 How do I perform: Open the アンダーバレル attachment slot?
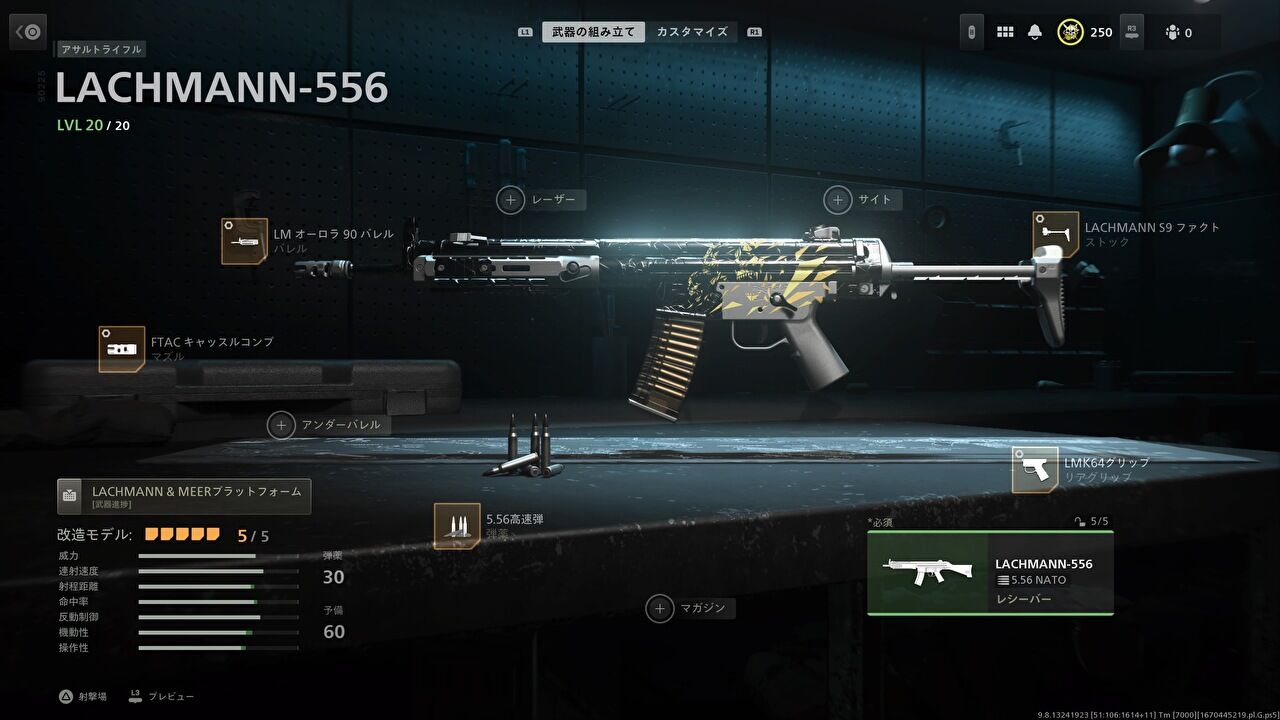(x=282, y=424)
